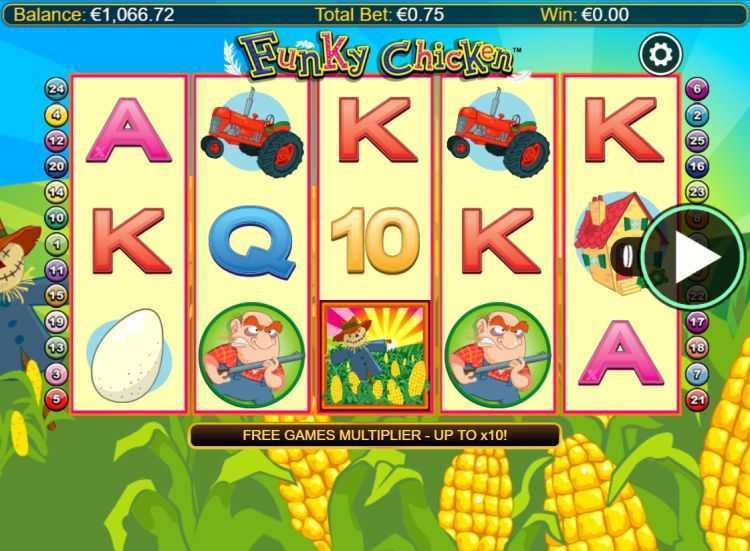
Task: Choose payline 15 marker
Action: point(57,296)
